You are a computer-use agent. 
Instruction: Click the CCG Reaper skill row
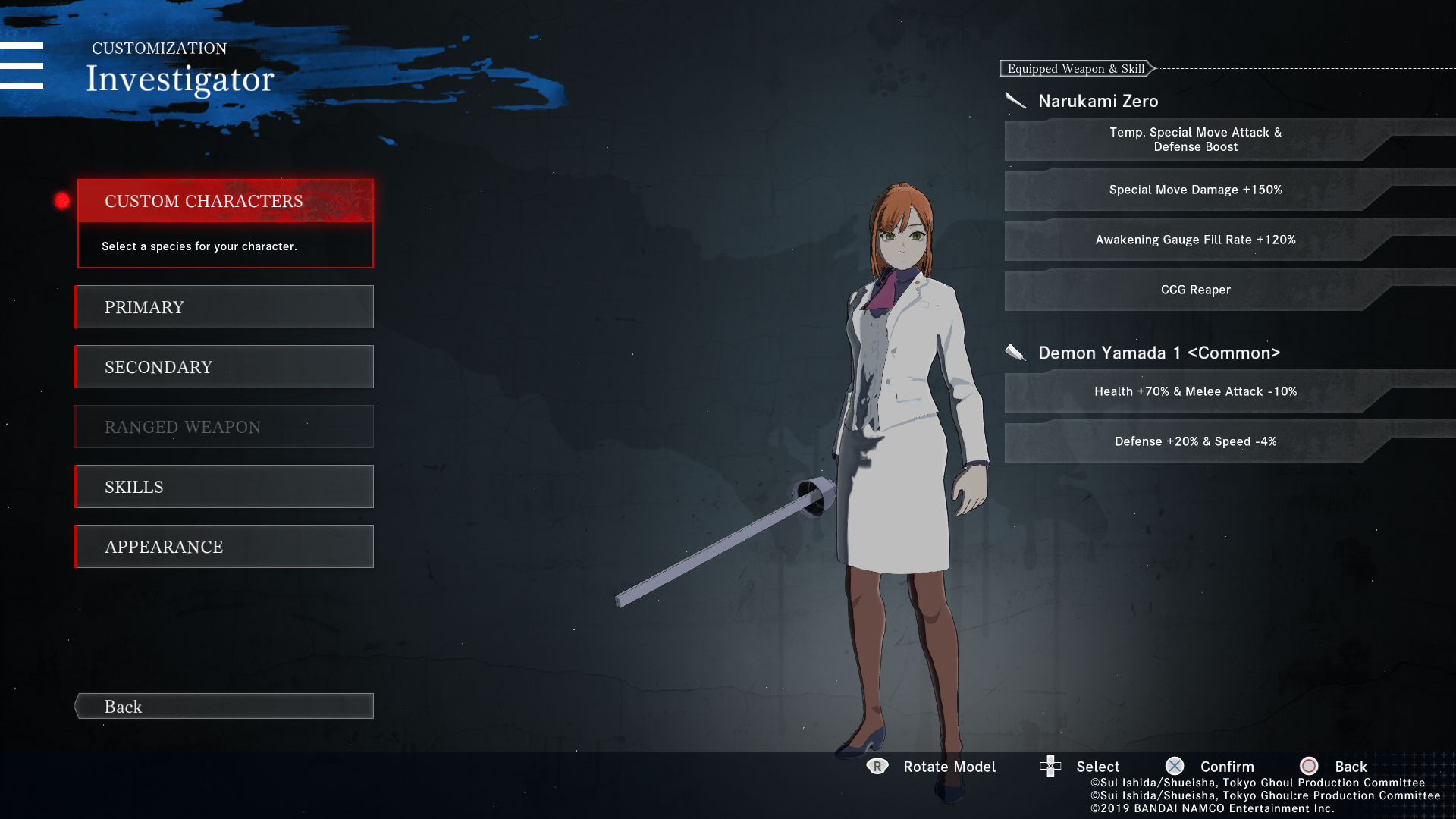click(x=1195, y=290)
